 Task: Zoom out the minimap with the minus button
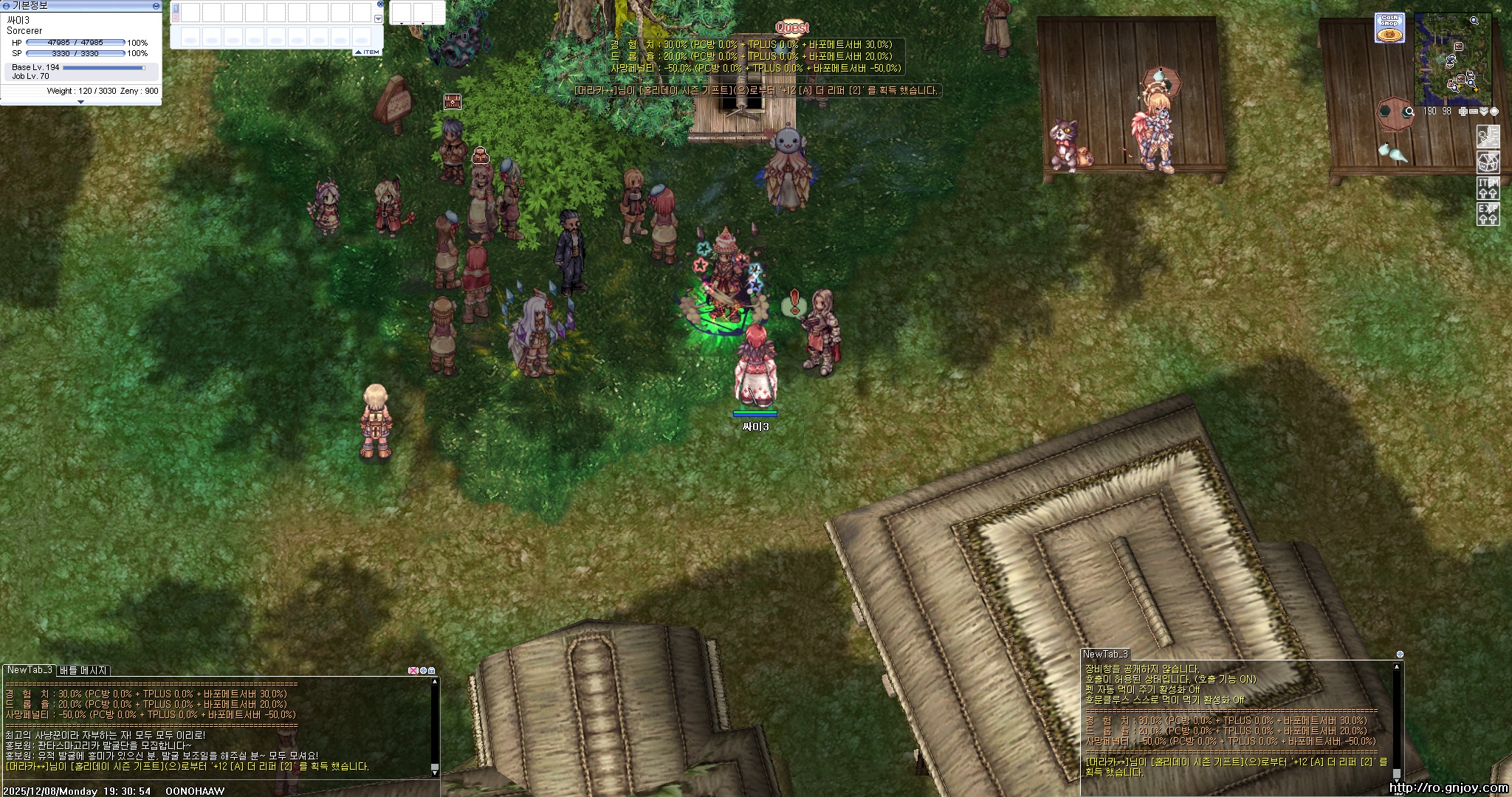[x=1474, y=111]
